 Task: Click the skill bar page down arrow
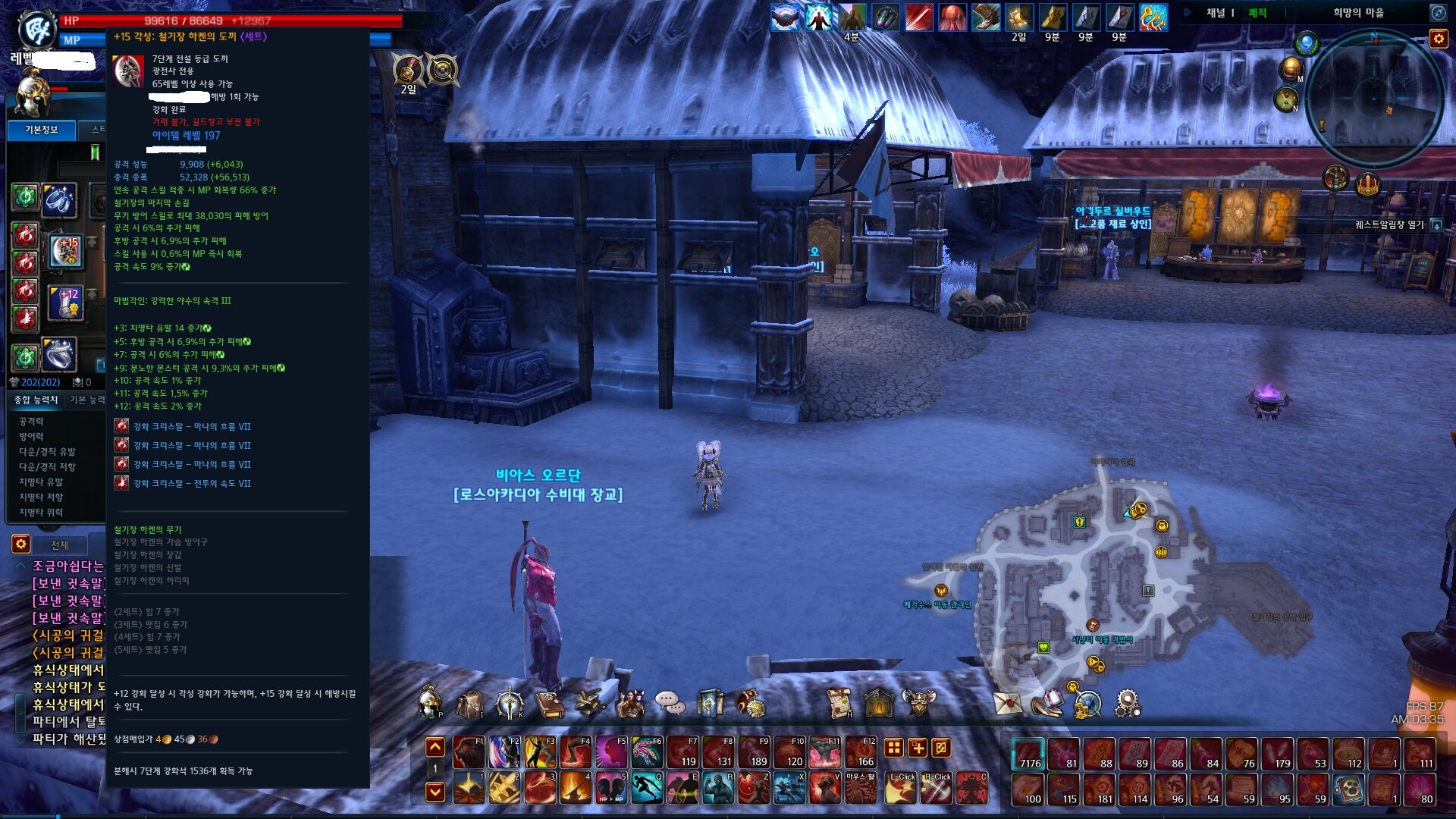click(x=435, y=792)
